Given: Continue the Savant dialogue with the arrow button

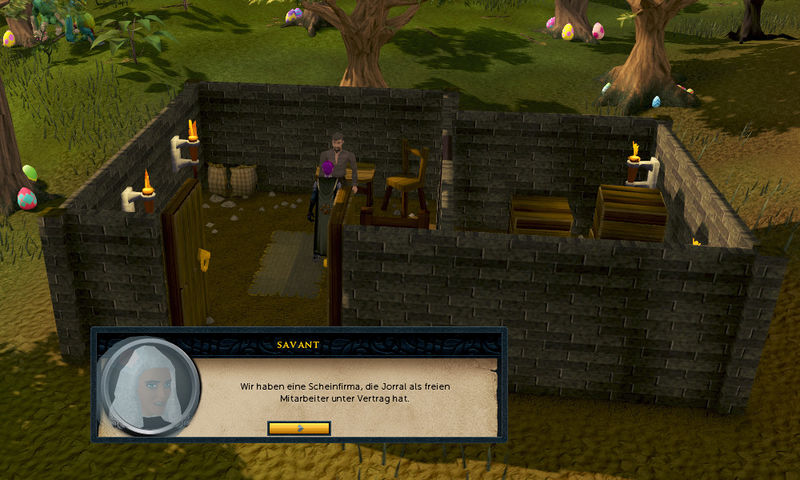Looking at the screenshot, I should click(x=299, y=428).
